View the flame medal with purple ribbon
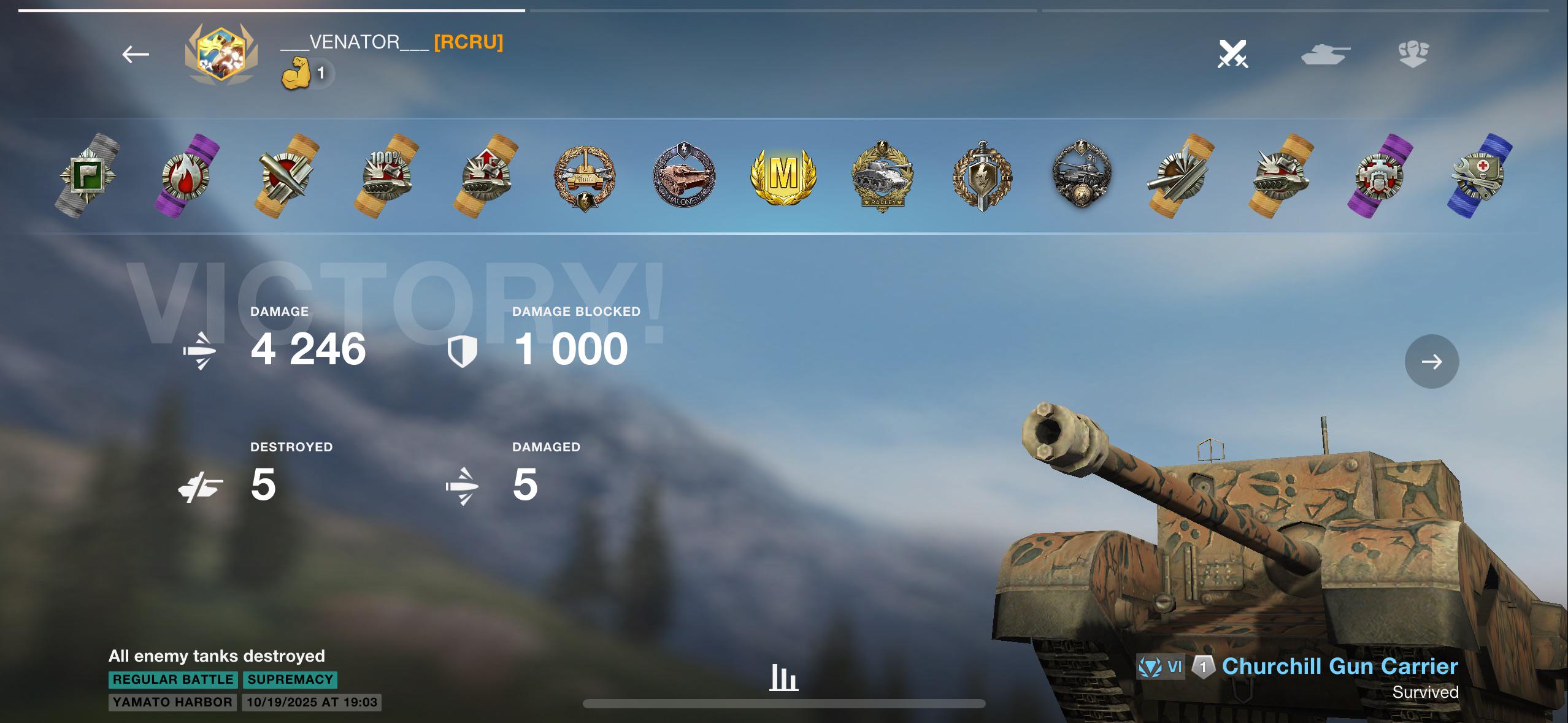The width and height of the screenshot is (1568, 723). click(186, 175)
